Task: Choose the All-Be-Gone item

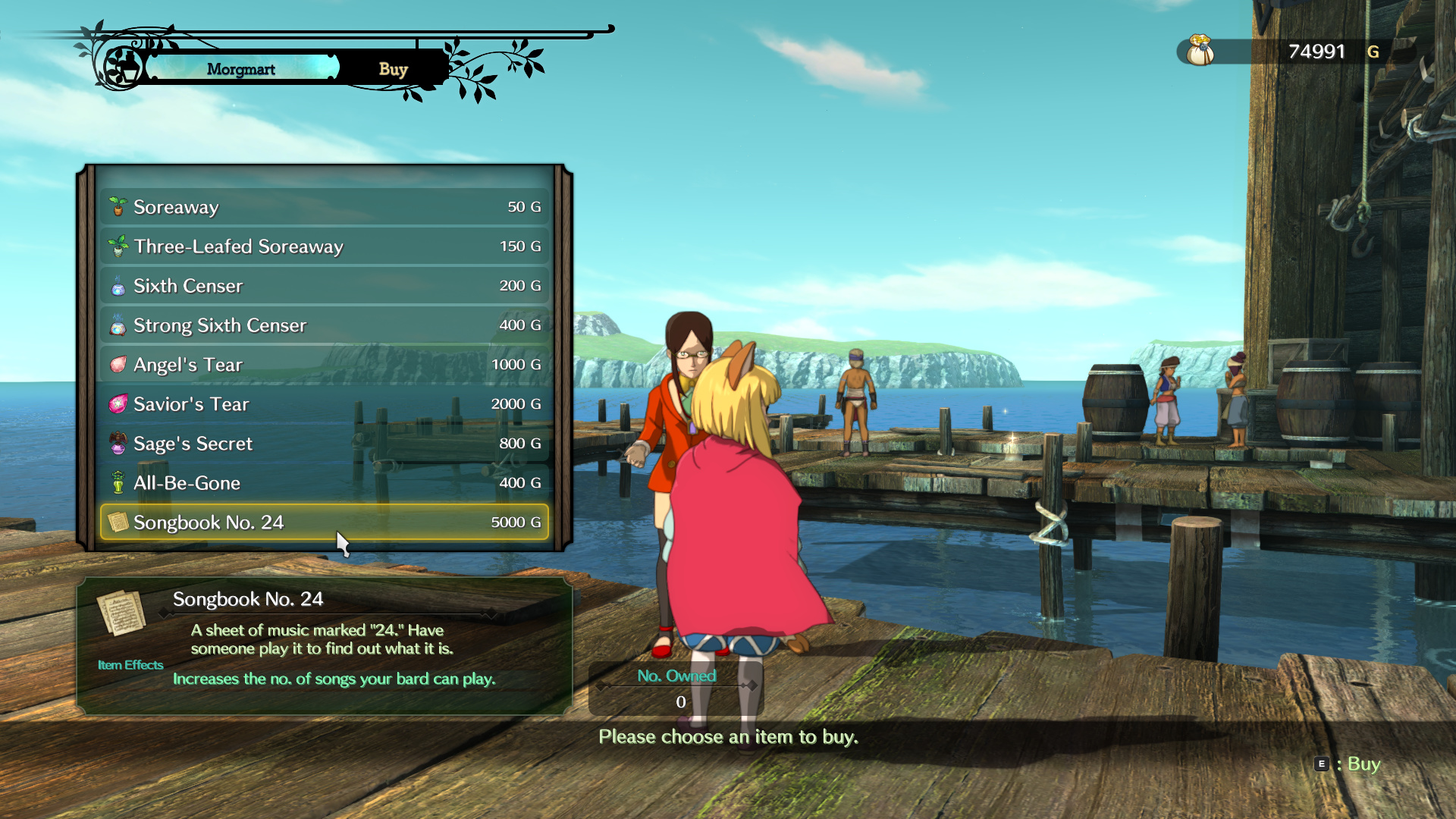Action: pyautogui.click(x=325, y=483)
